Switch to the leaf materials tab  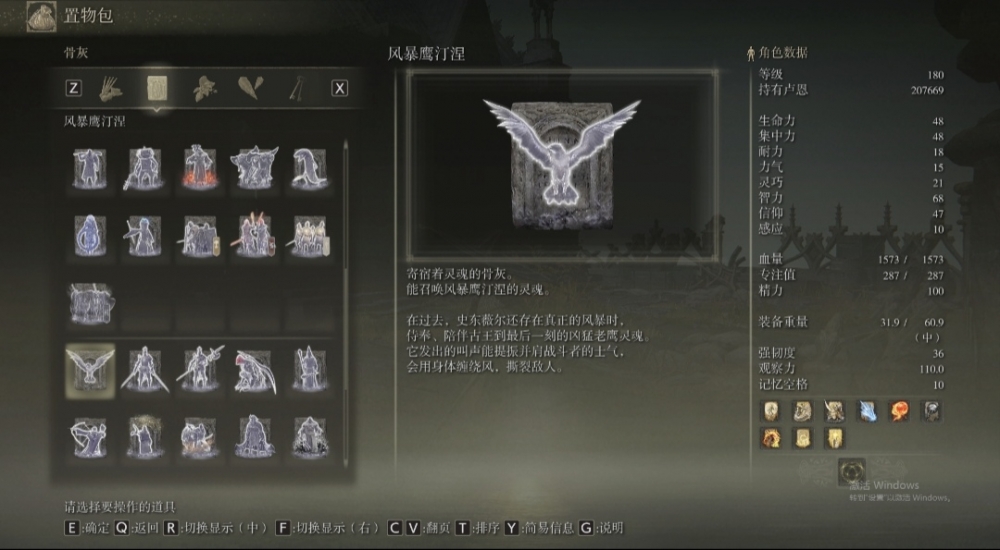pos(204,88)
